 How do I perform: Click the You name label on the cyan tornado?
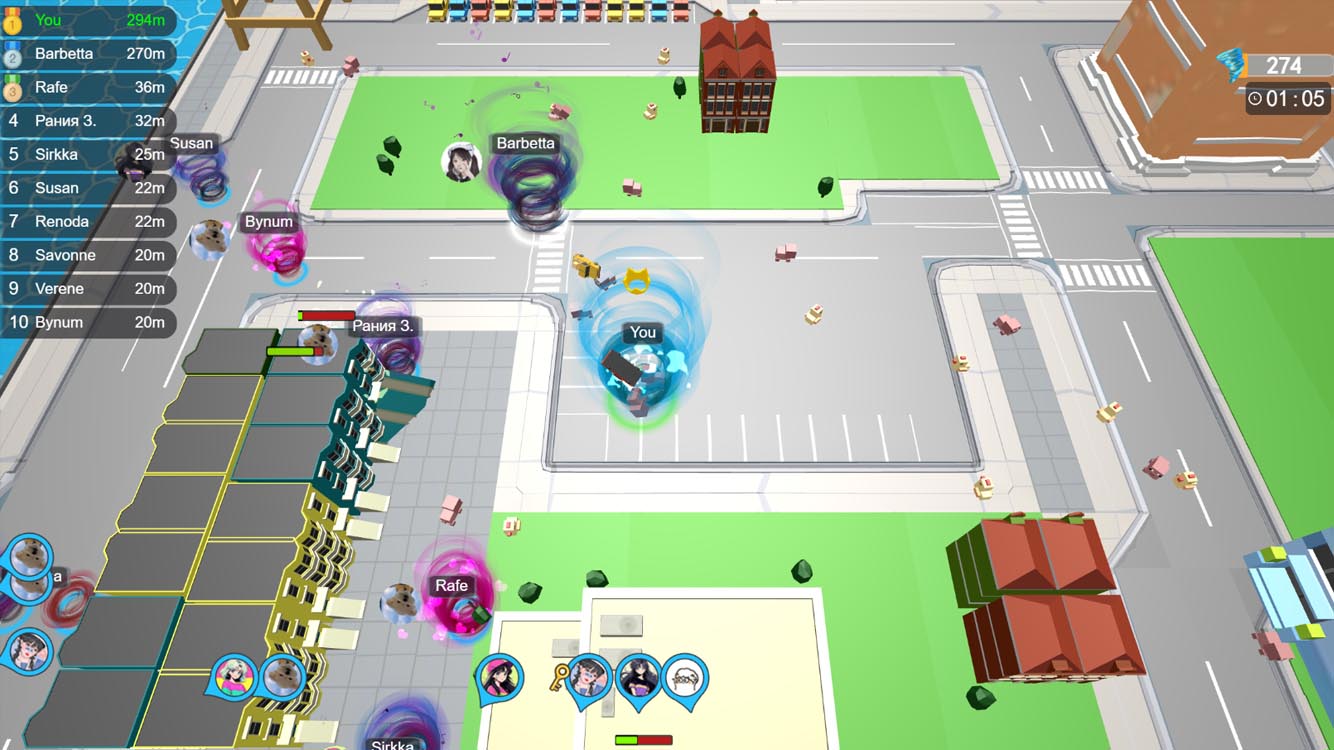(x=641, y=332)
